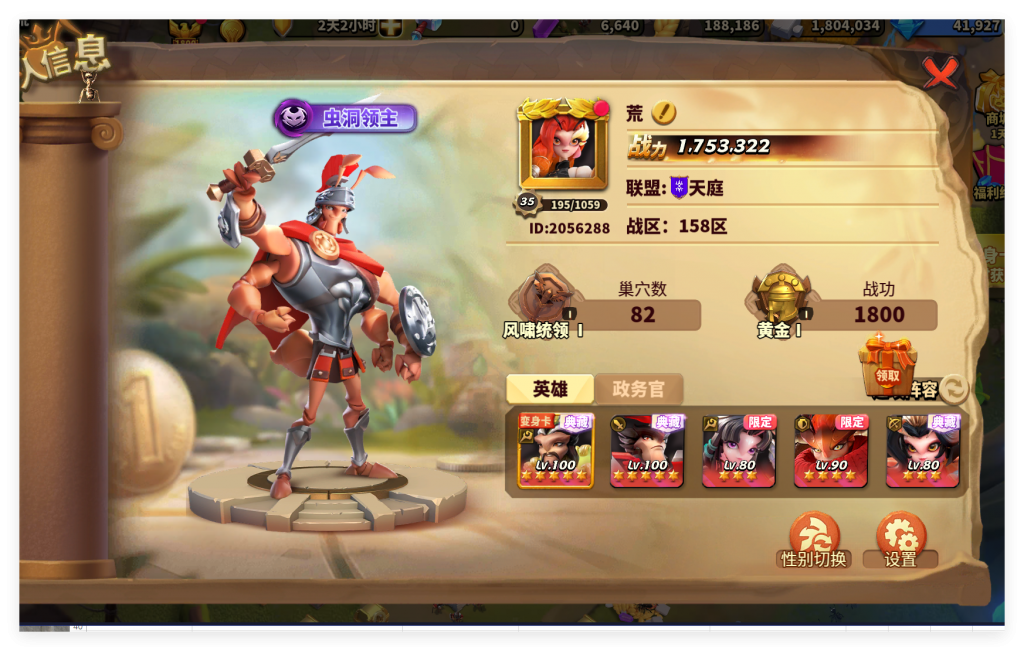
Task: Tap the pen icon beside name 荒
Action: (x=664, y=113)
